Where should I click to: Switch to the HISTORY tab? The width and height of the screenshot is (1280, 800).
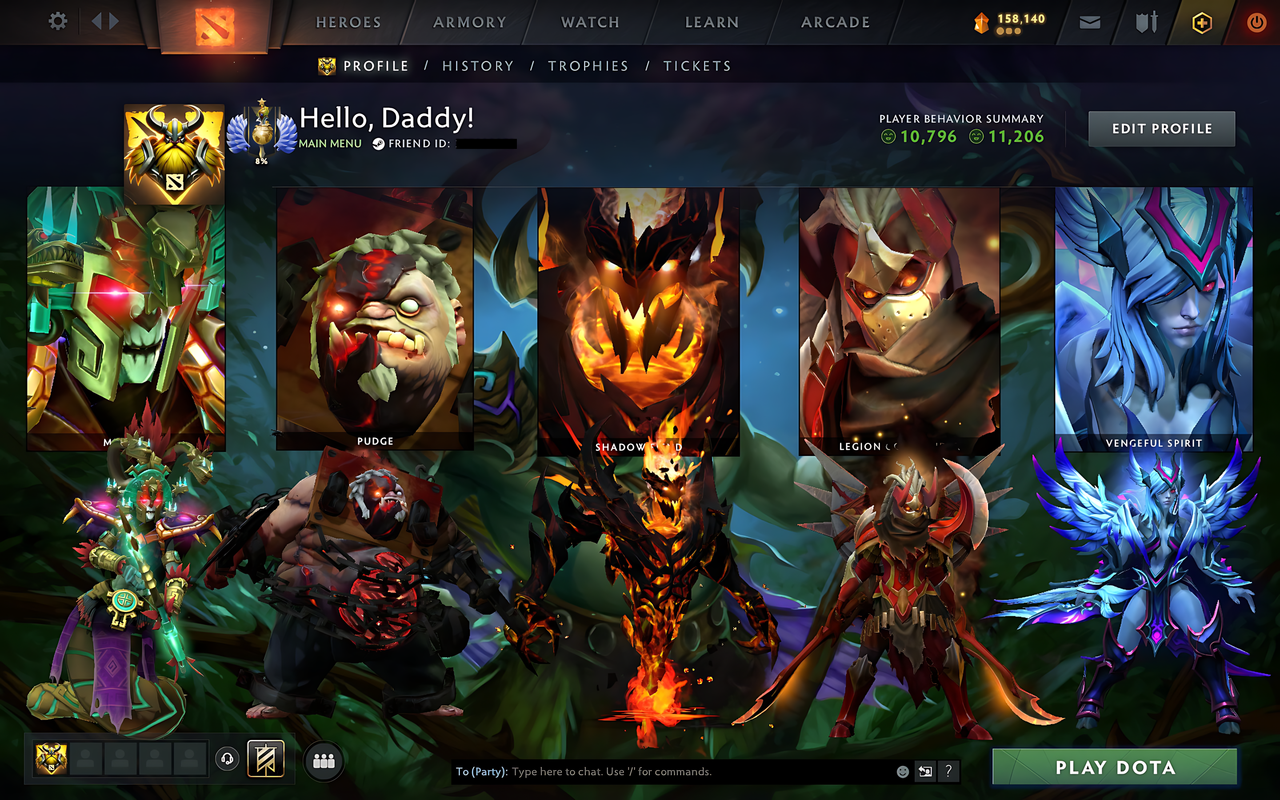point(478,66)
